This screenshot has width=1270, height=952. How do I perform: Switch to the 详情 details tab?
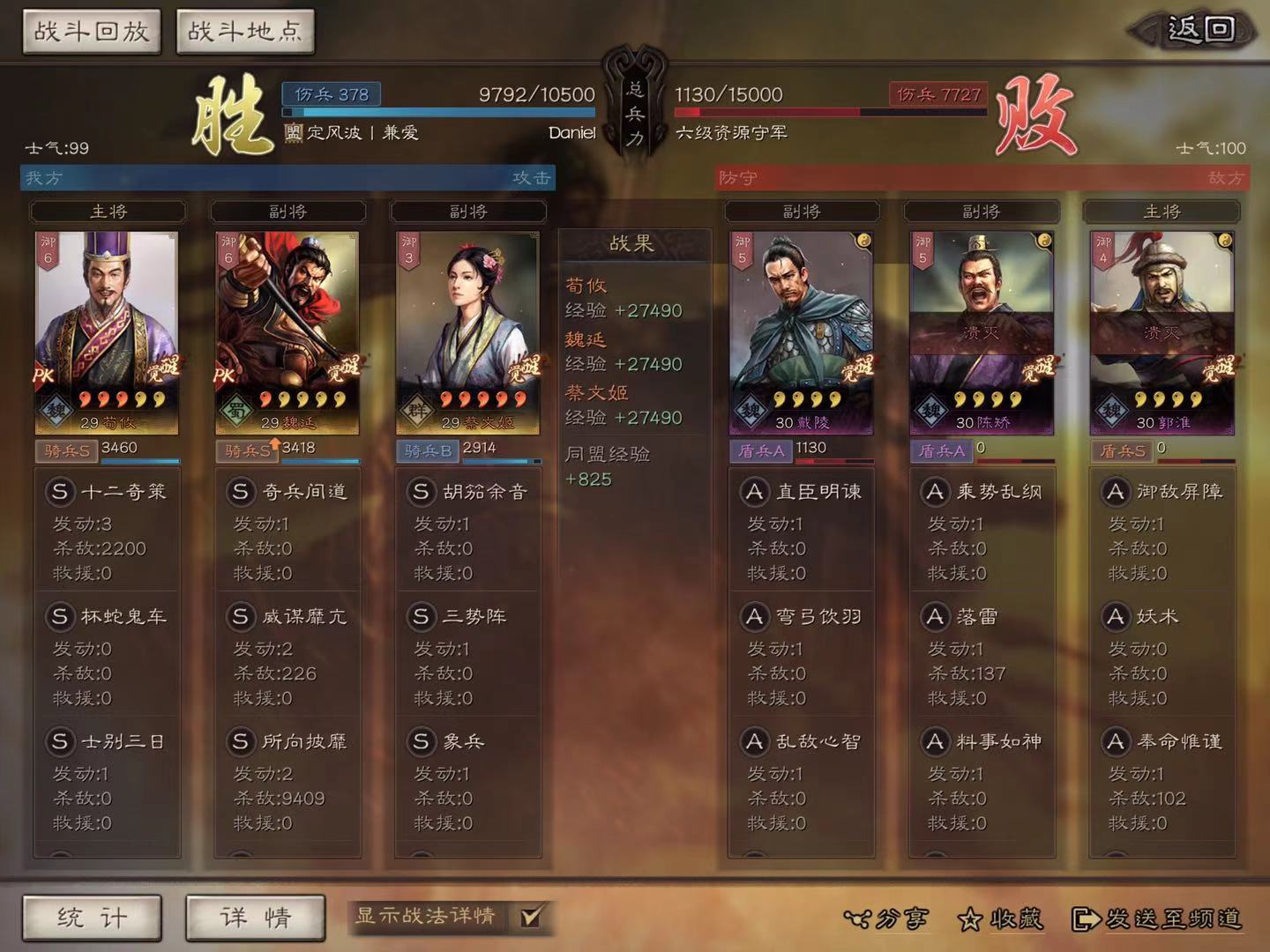point(255,918)
